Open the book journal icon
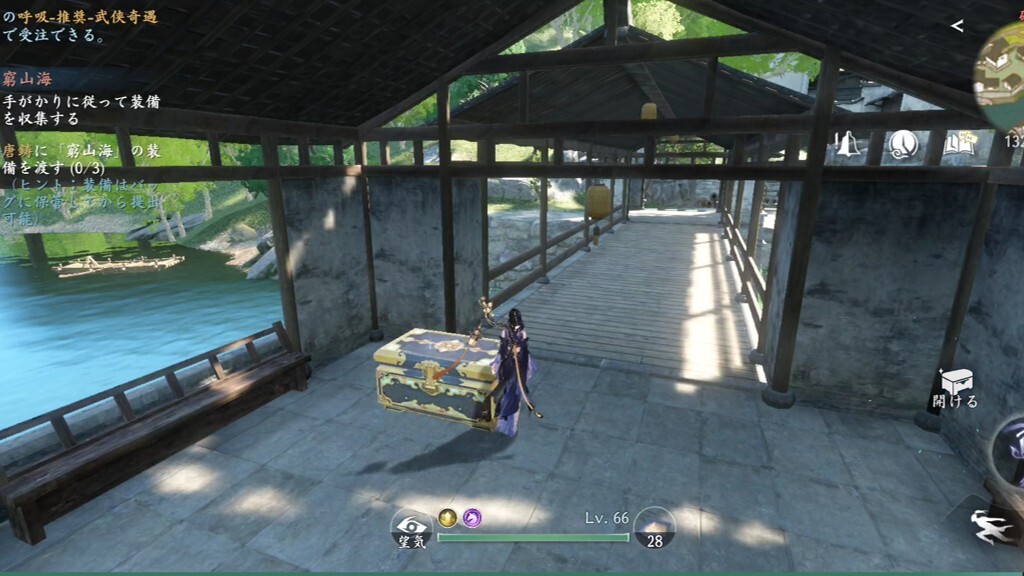 [958, 146]
